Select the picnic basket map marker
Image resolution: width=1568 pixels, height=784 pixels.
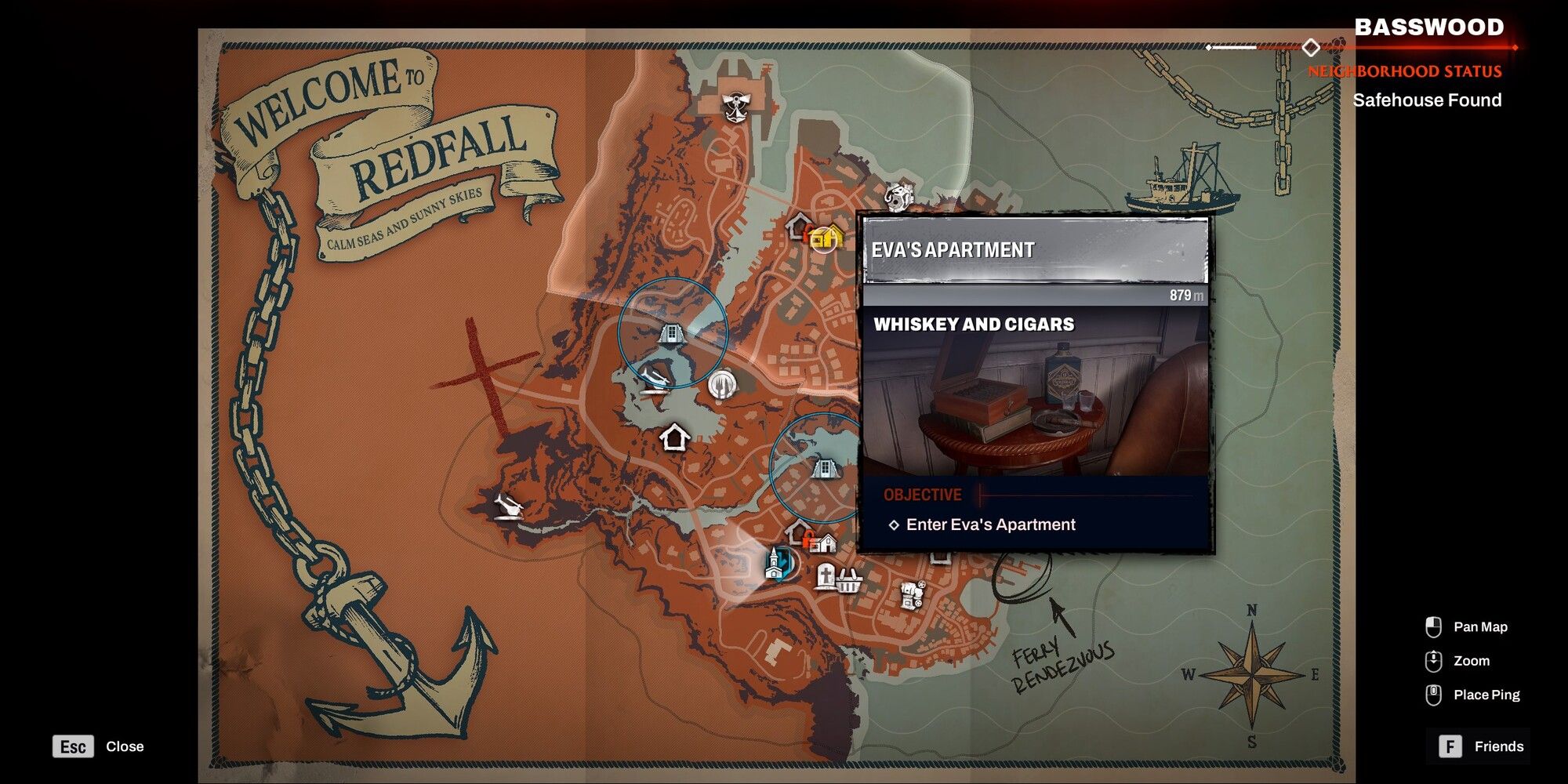[x=850, y=583]
